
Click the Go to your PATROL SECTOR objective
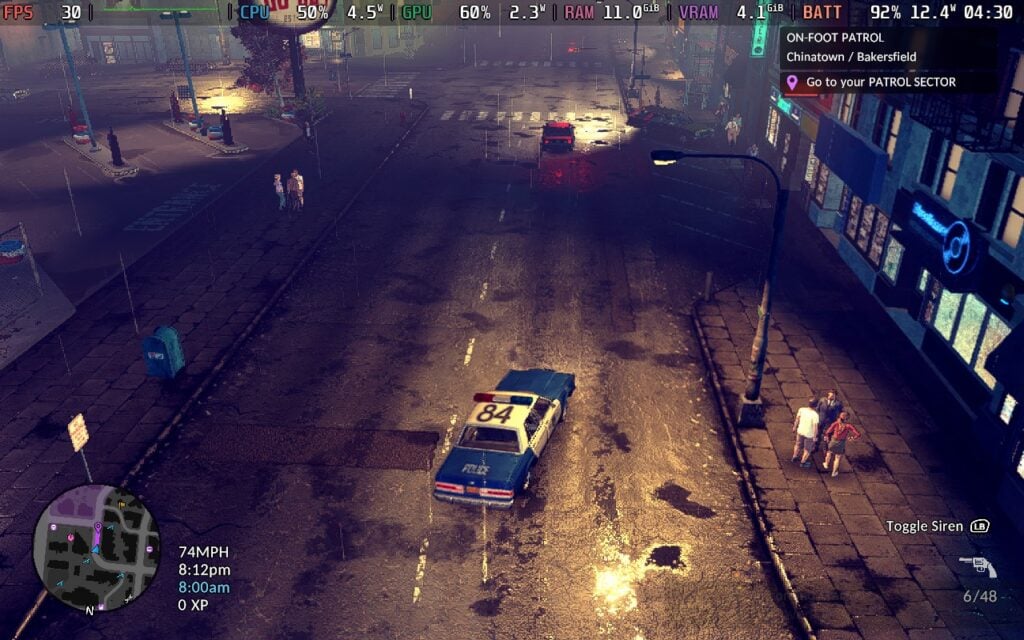point(880,82)
